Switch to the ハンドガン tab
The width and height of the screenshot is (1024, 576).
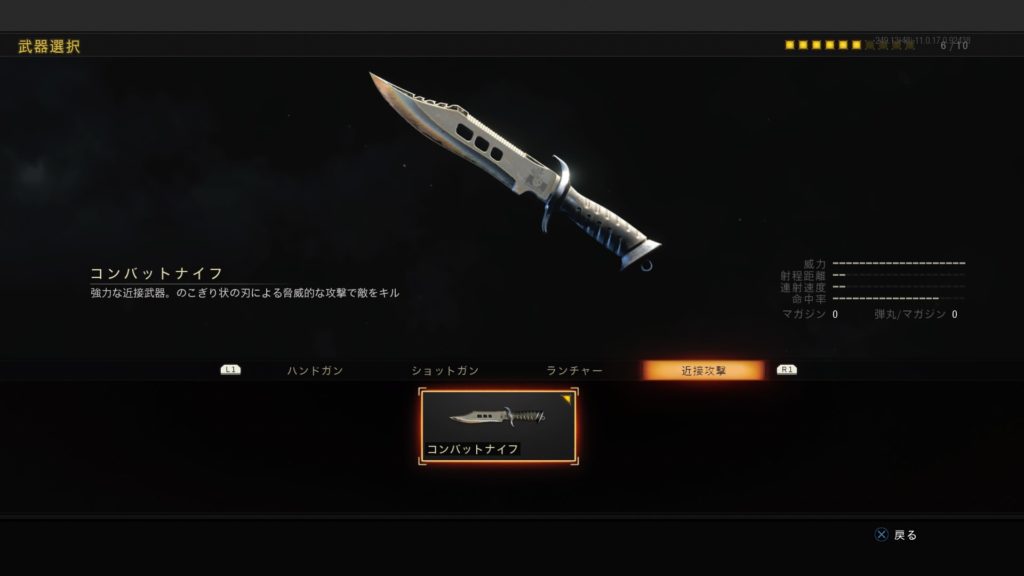click(315, 371)
